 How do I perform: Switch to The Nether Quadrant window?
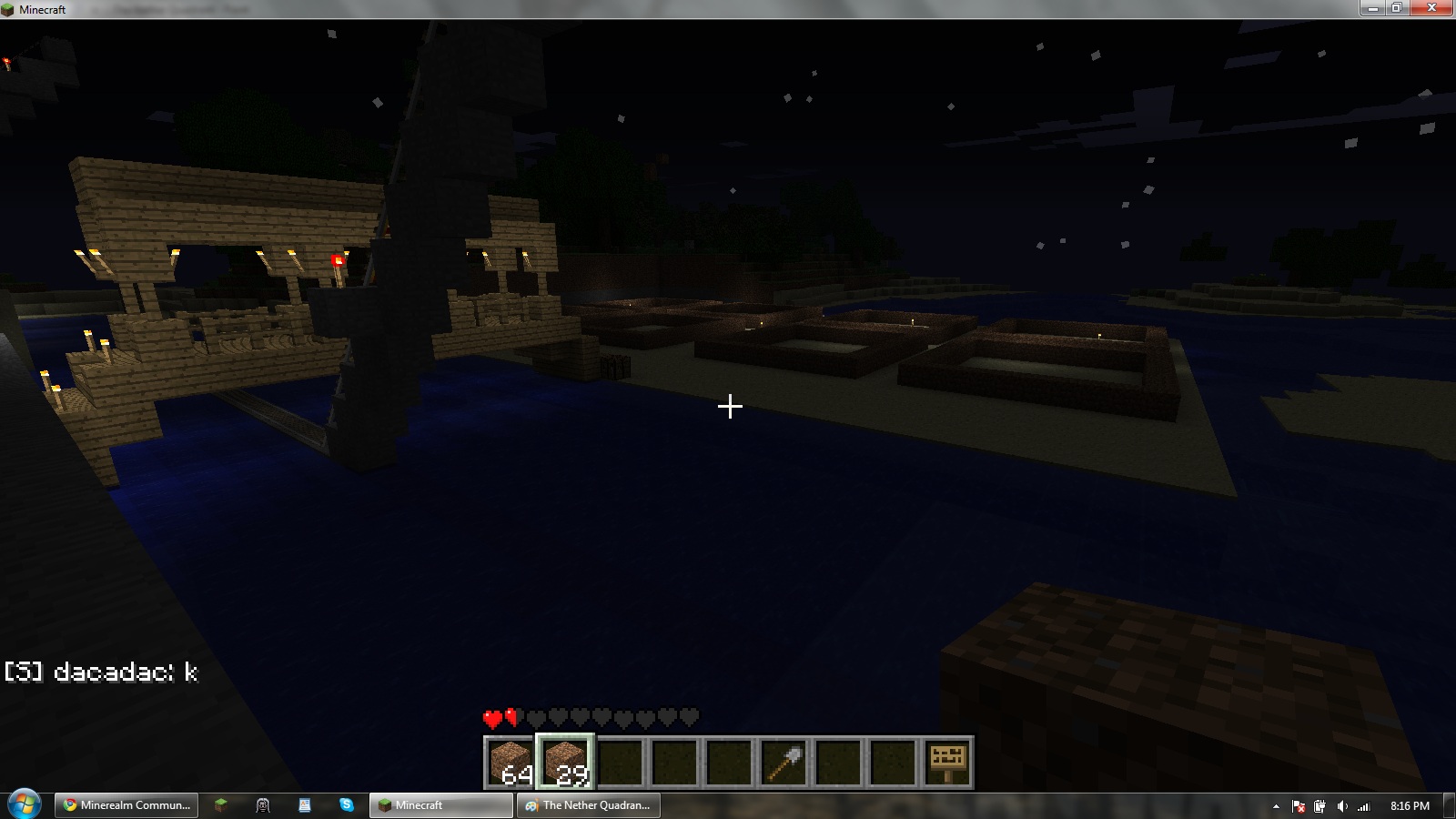(x=588, y=805)
